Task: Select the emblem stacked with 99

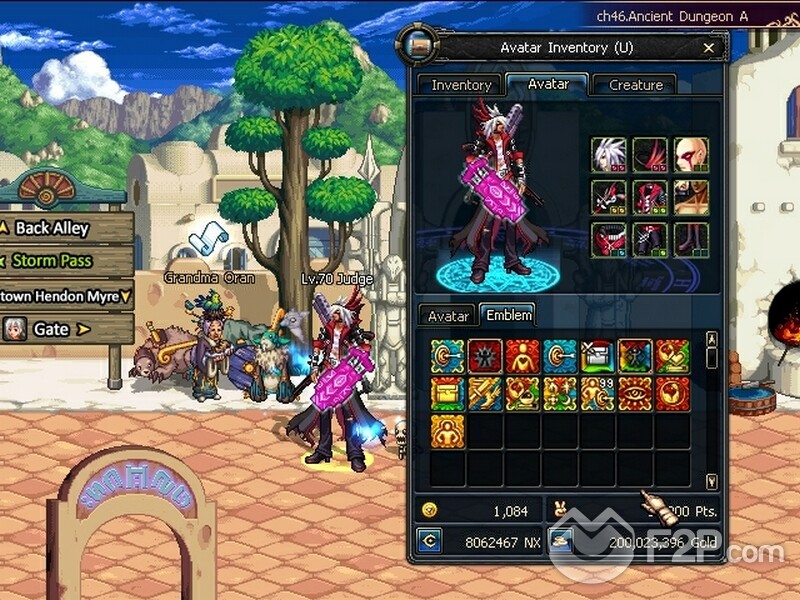Action: 598,394
